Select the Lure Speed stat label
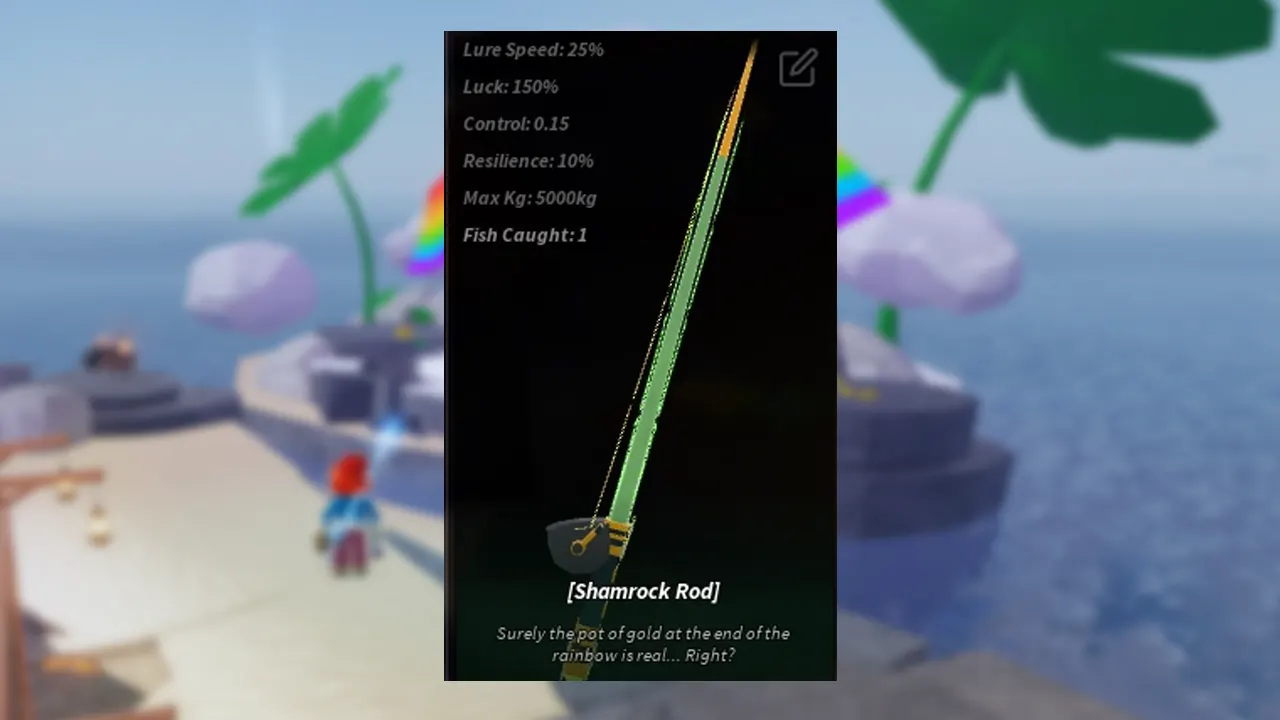1280x720 pixels. [x=533, y=50]
